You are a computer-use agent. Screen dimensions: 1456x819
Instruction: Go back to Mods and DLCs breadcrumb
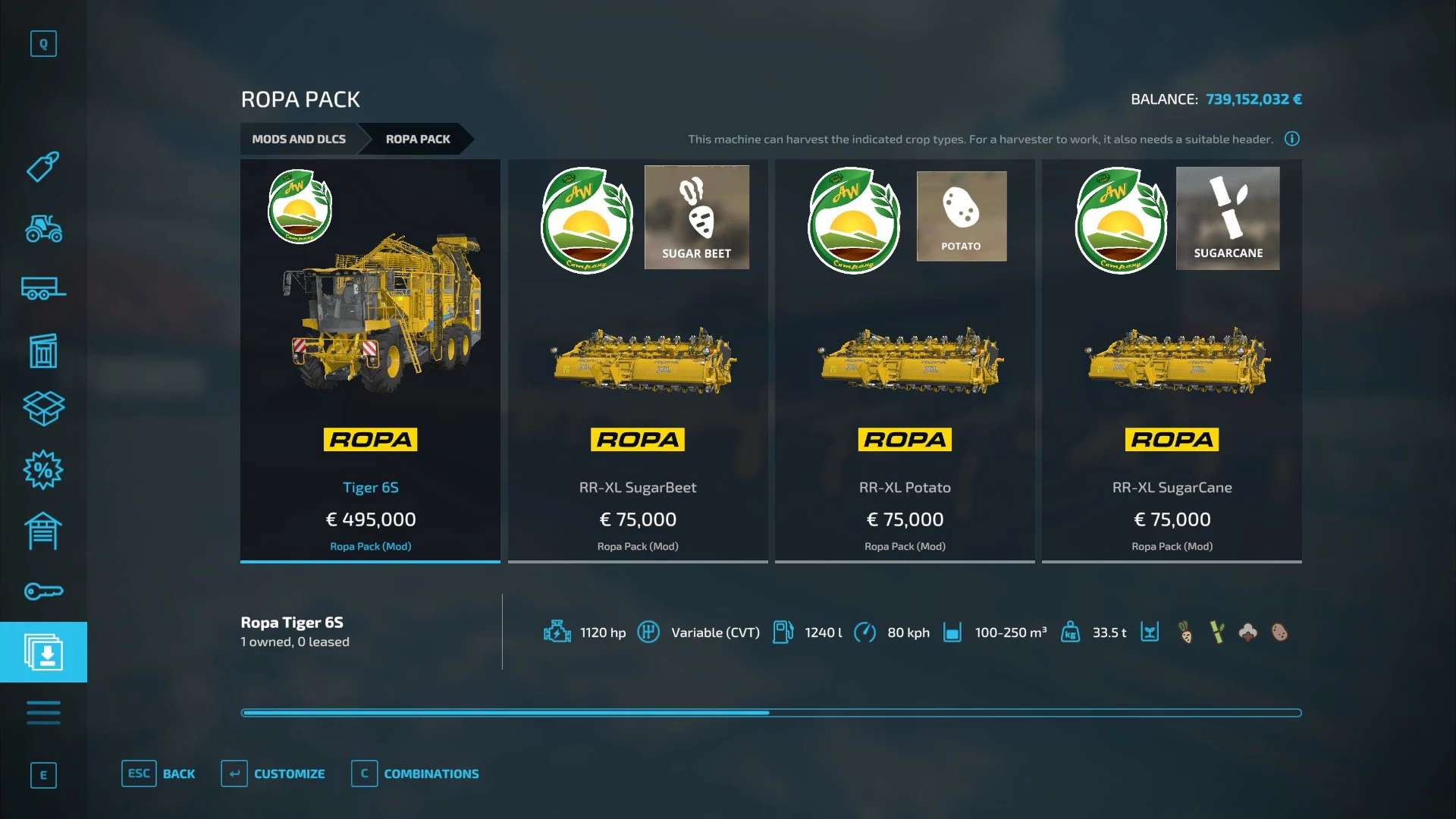[x=299, y=139]
